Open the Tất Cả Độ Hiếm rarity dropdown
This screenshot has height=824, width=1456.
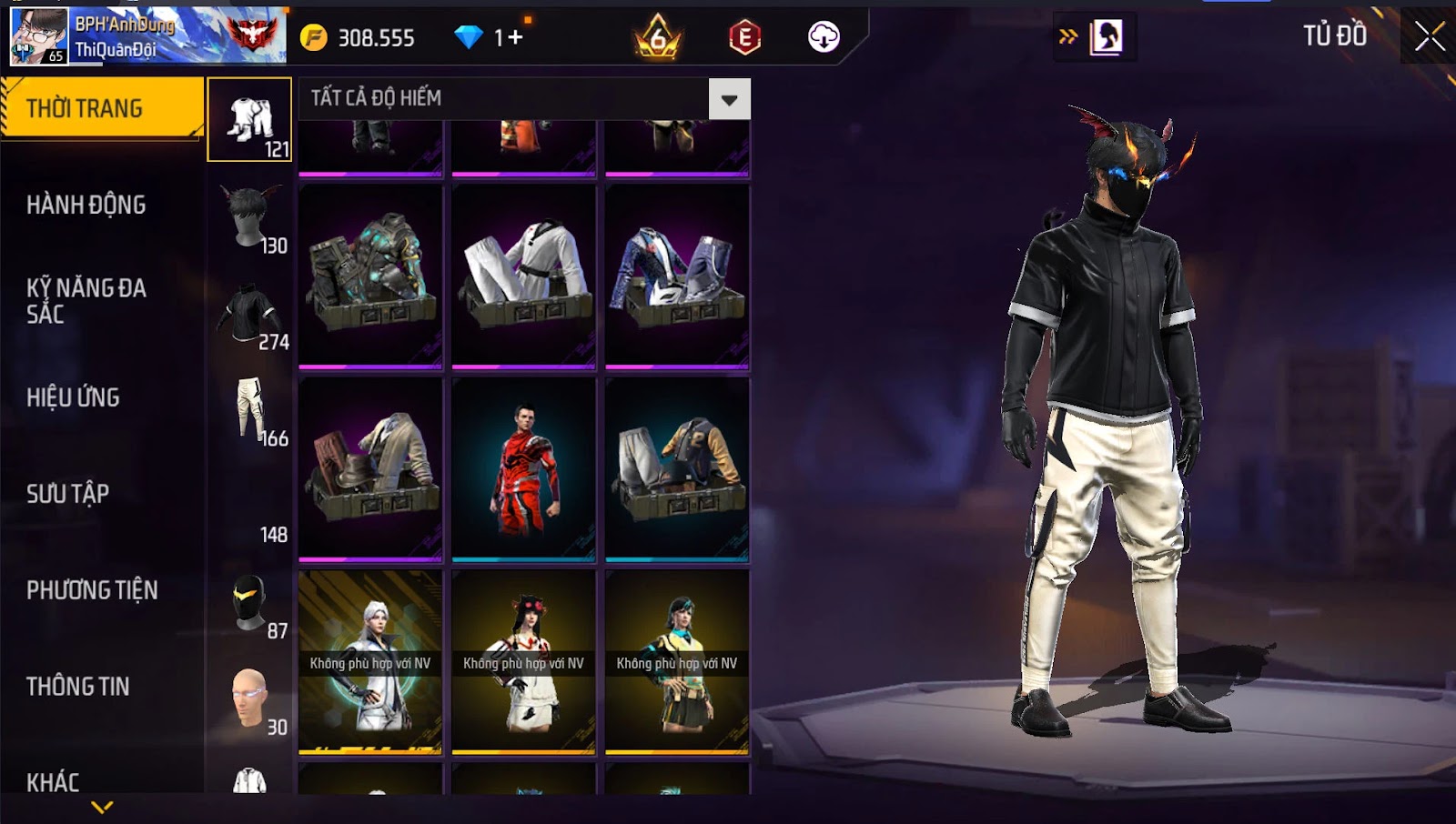[x=729, y=99]
